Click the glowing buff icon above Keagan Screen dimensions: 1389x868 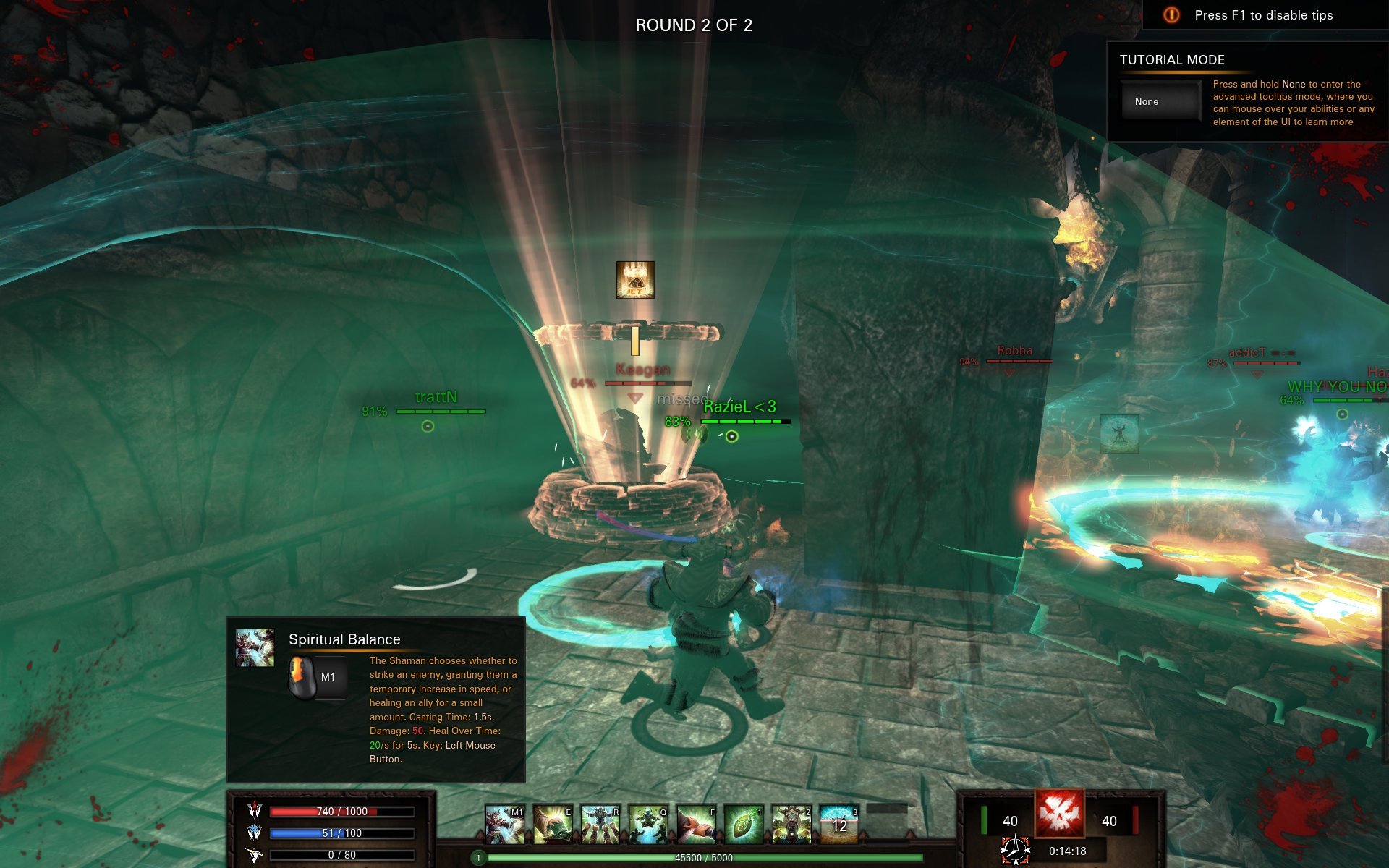click(635, 280)
